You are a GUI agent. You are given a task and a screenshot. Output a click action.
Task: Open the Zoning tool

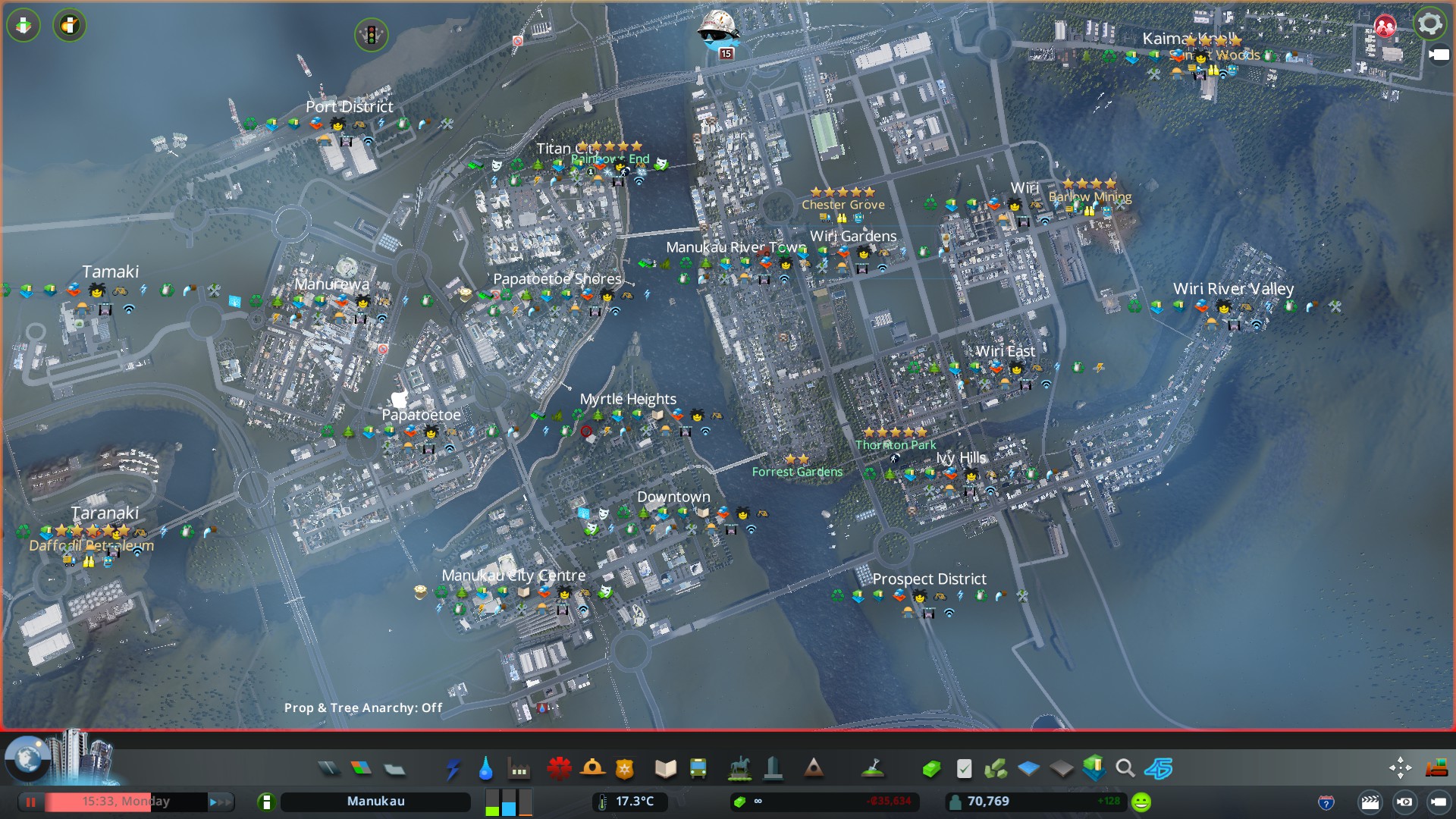click(361, 769)
